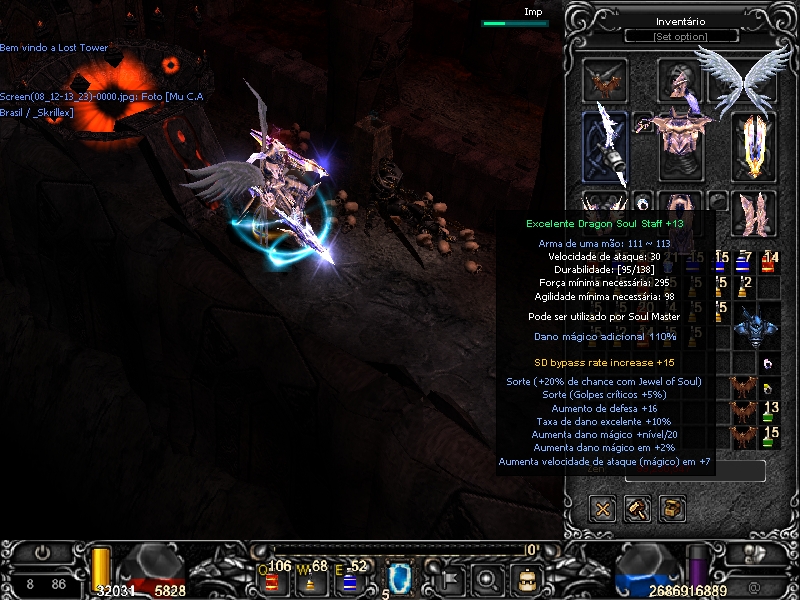Open the character face icon menu
This screenshot has height=600, width=800.
coord(525,576)
